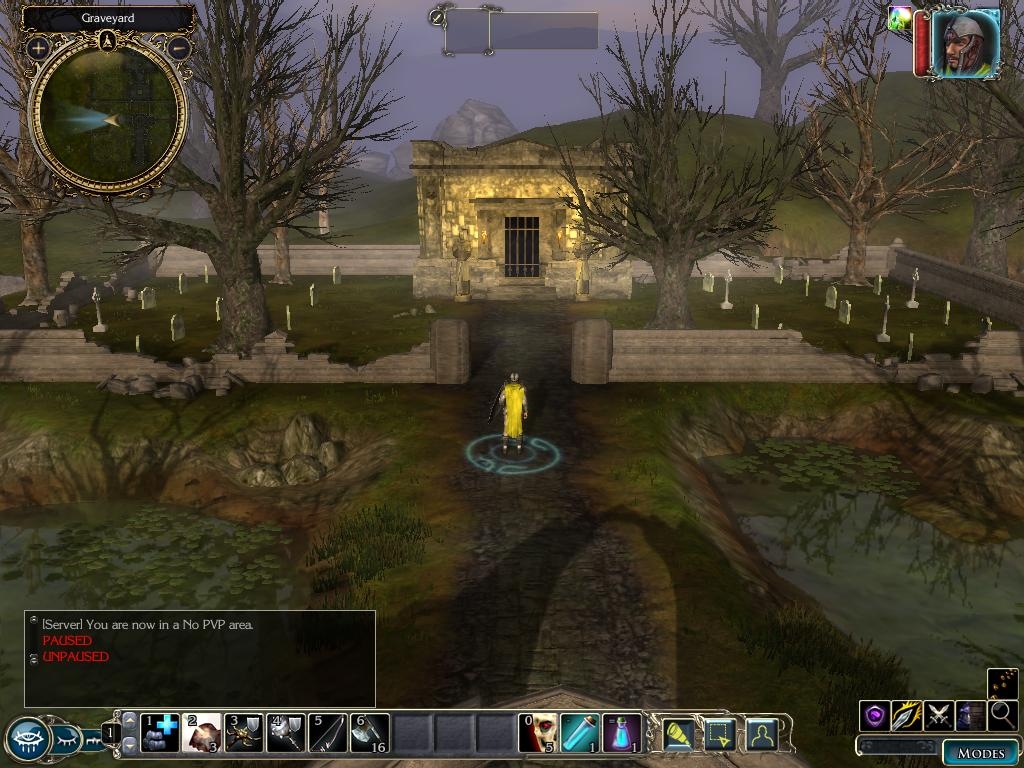The height and width of the screenshot is (768, 1024).
Task: Drink the purple flask potion
Action: [622, 733]
